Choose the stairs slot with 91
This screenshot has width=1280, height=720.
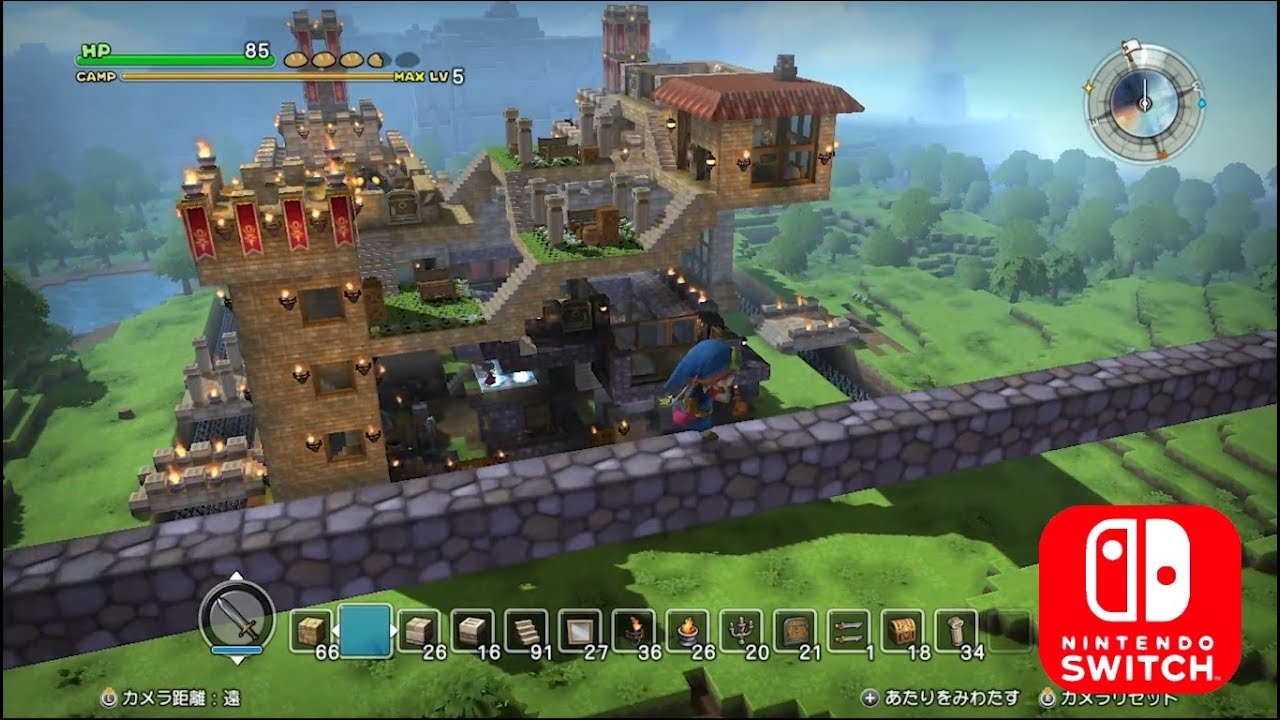[x=526, y=632]
